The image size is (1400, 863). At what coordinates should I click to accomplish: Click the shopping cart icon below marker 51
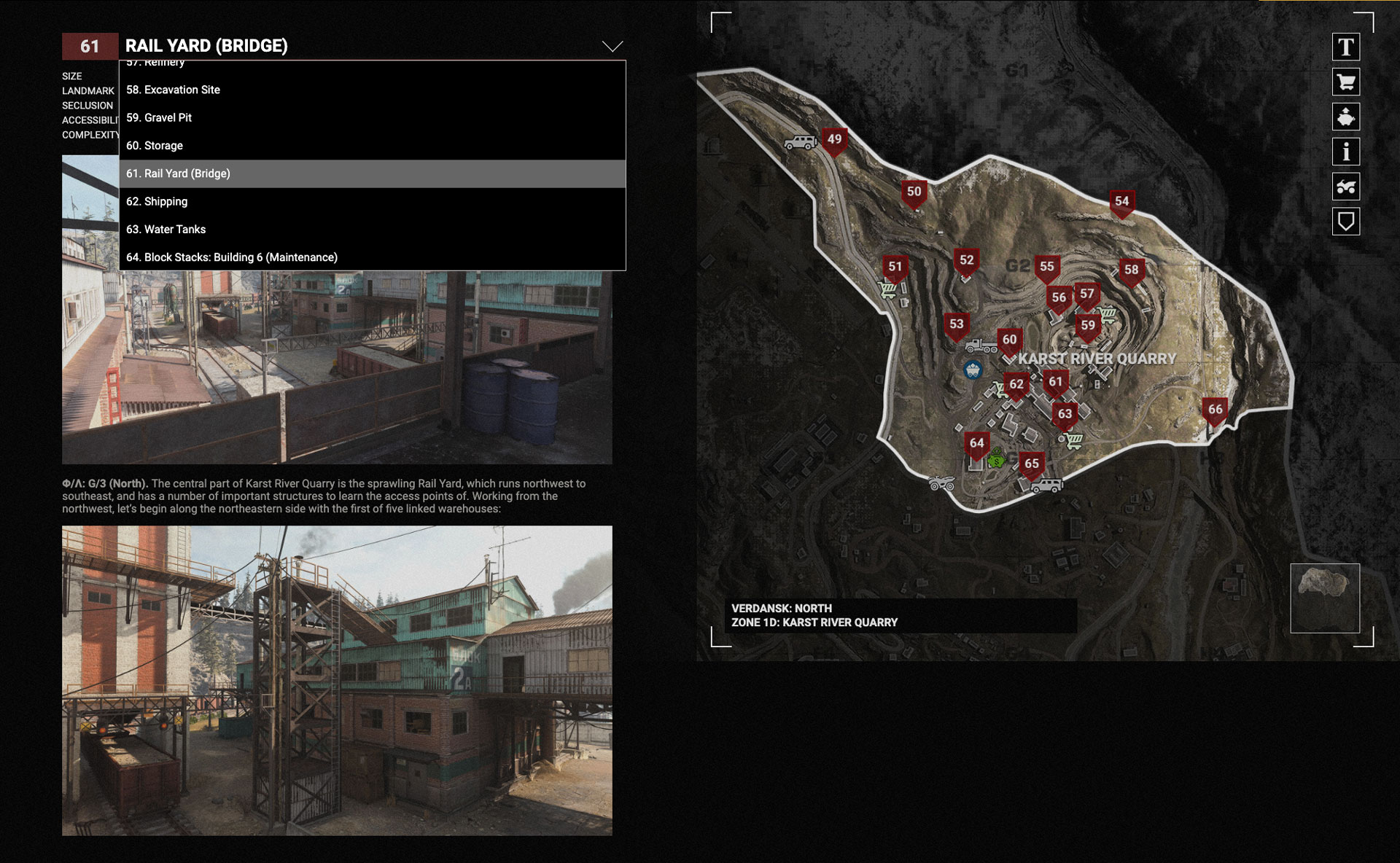click(889, 292)
